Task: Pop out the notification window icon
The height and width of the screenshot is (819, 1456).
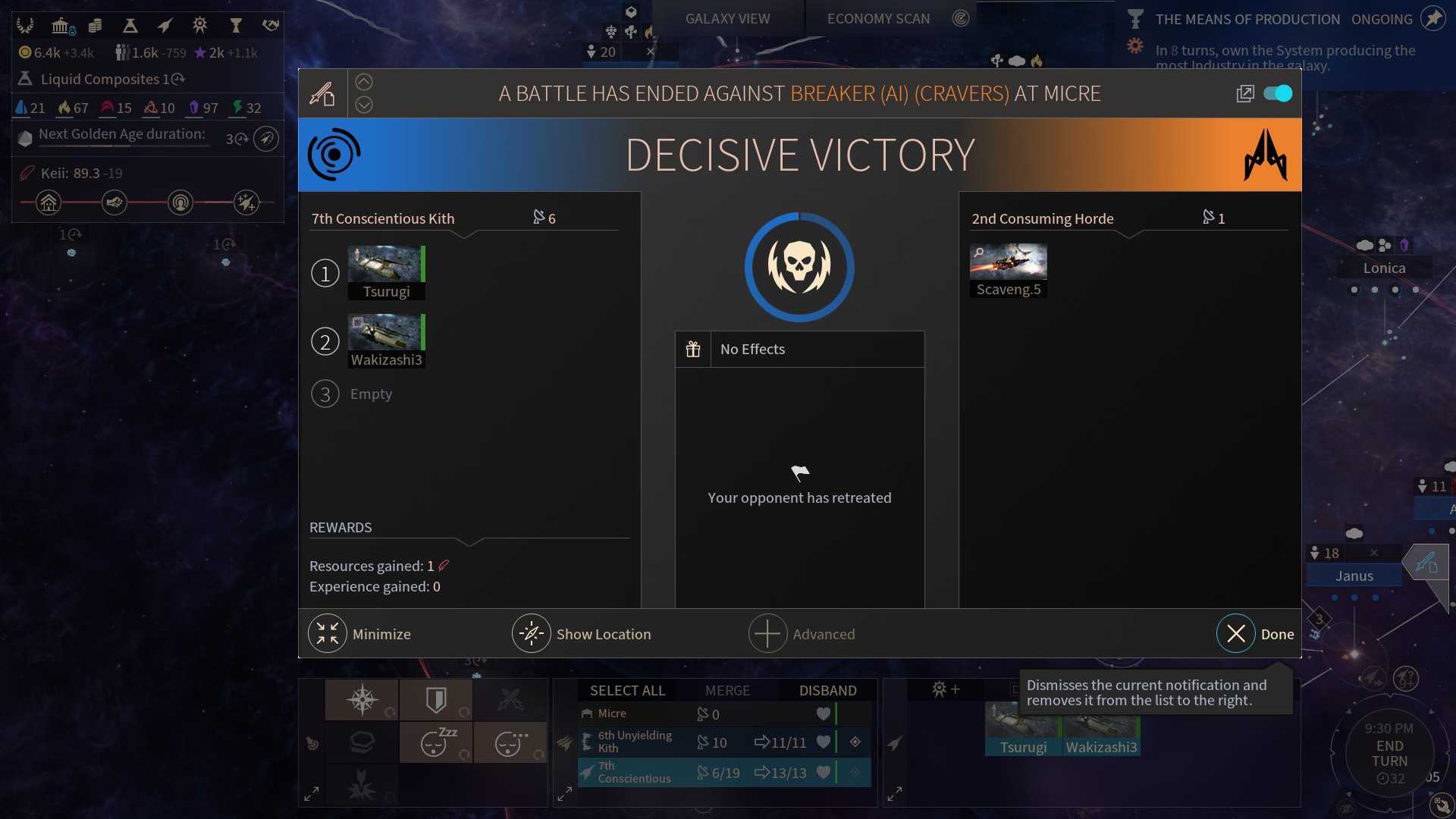Action: pyautogui.click(x=1244, y=93)
